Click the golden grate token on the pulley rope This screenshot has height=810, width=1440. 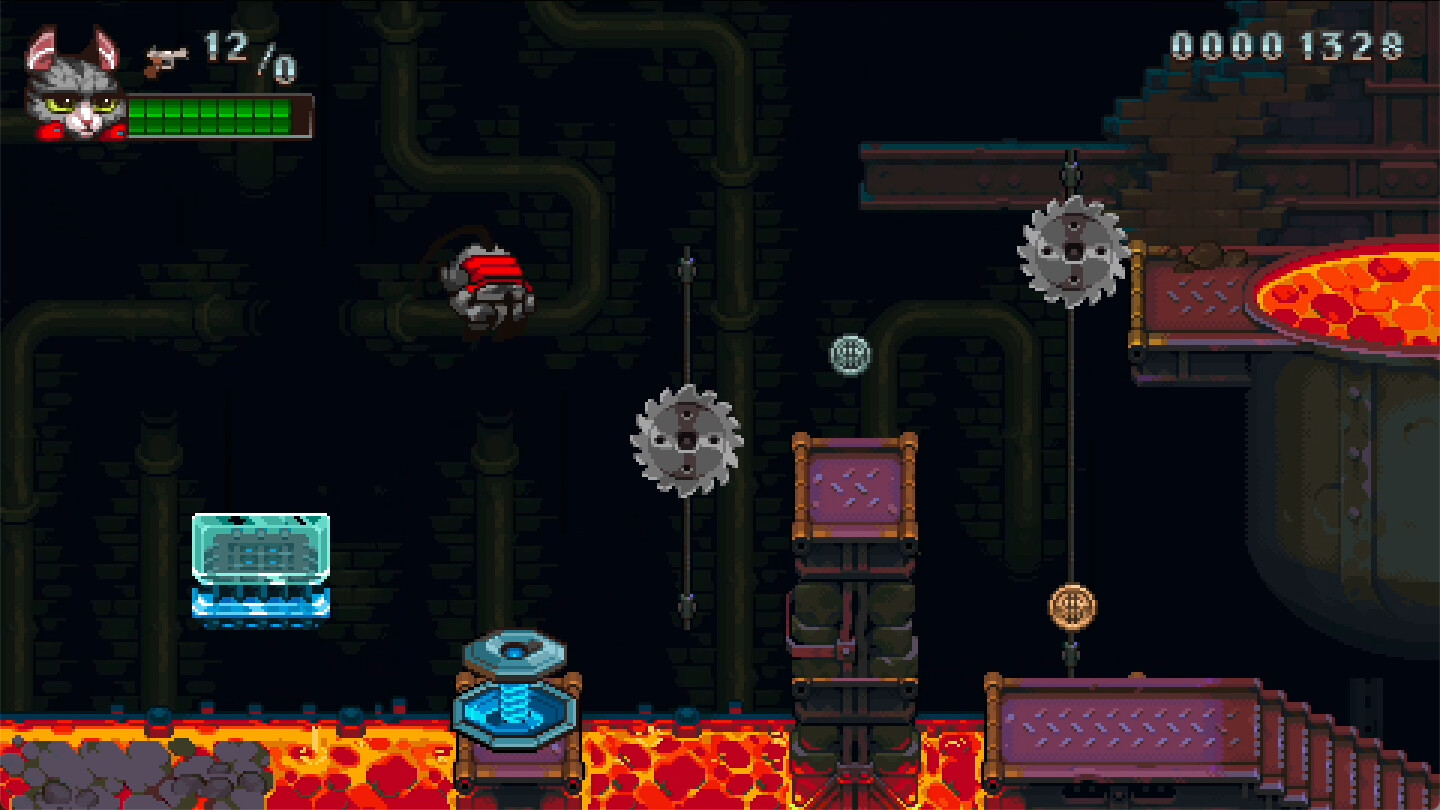tap(1072, 606)
